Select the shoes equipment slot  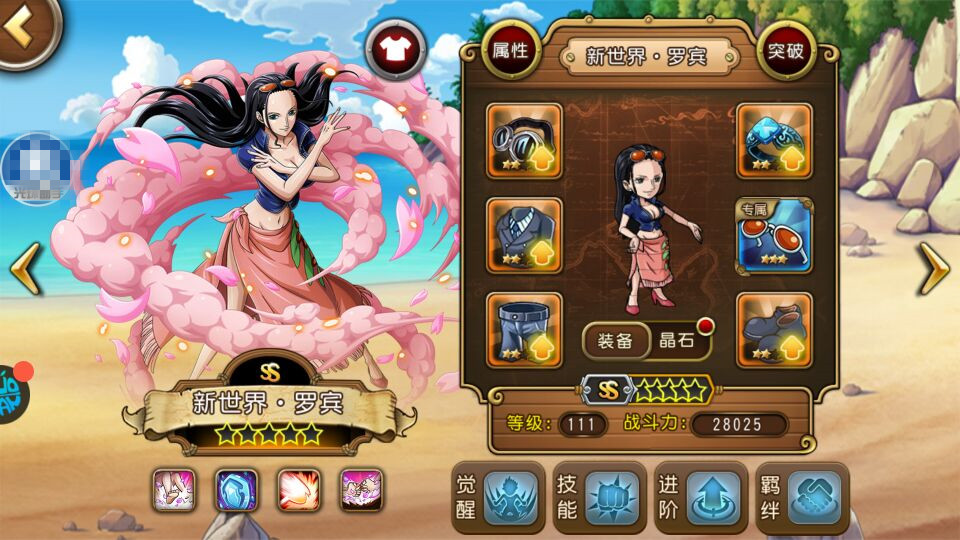774,329
